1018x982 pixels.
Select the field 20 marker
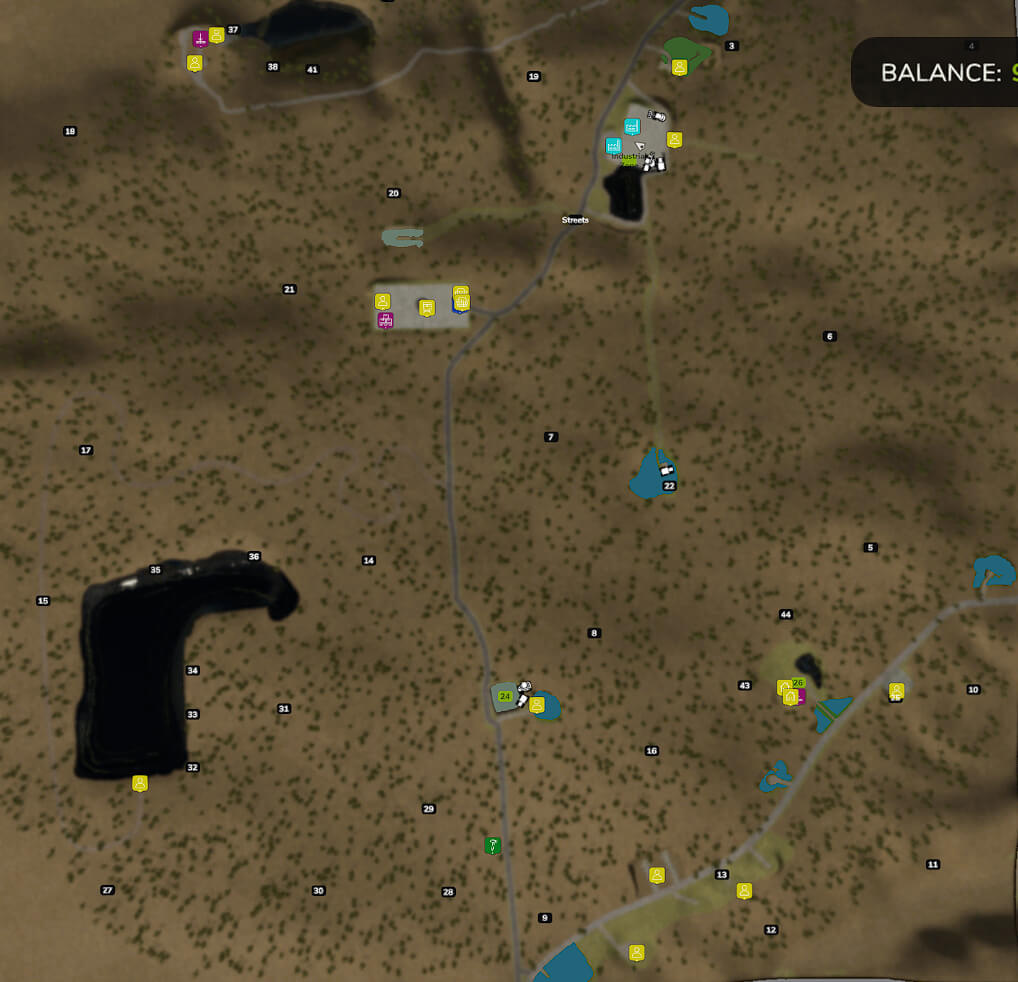click(x=393, y=193)
